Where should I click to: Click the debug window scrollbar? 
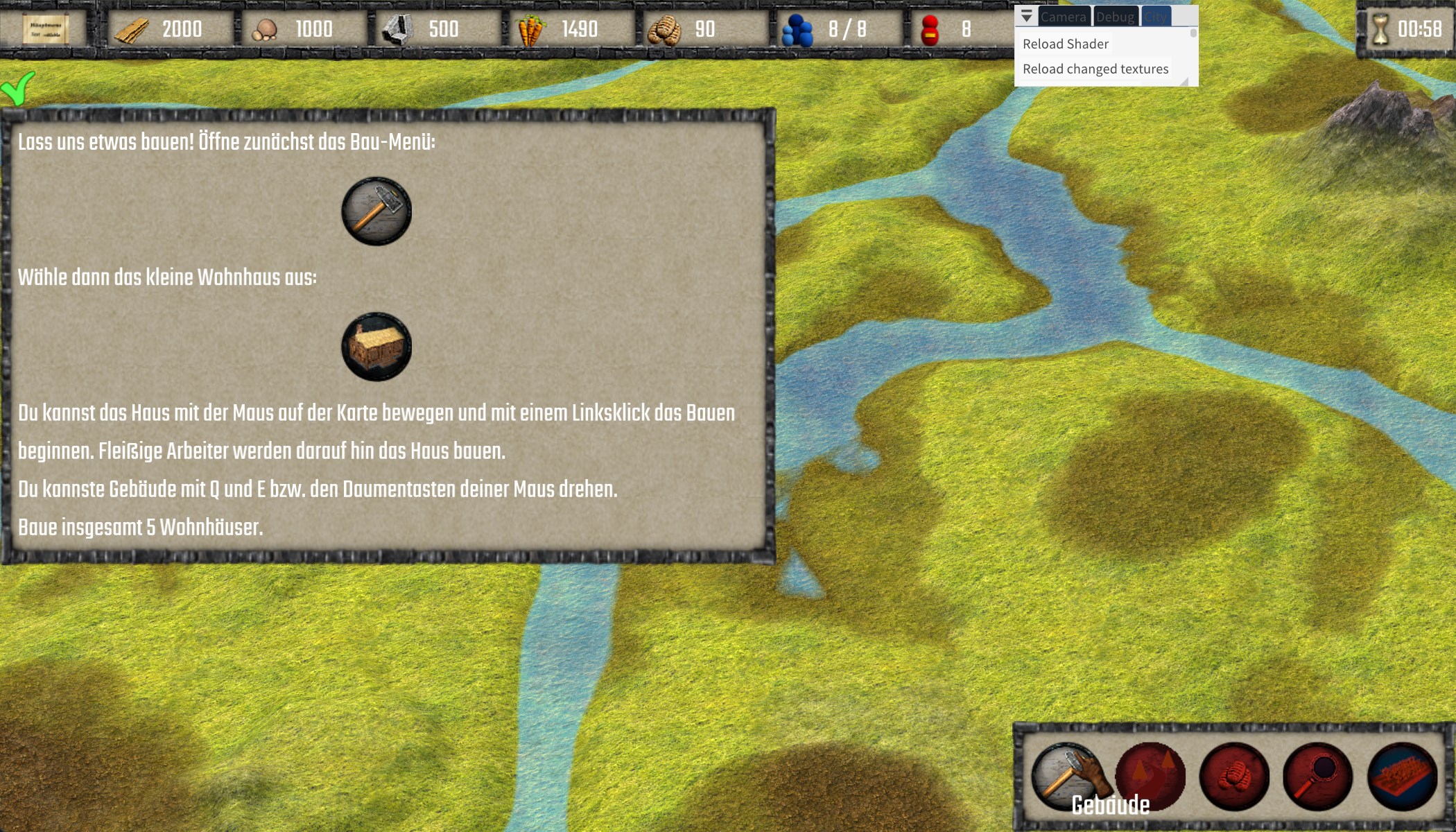pos(1193,33)
